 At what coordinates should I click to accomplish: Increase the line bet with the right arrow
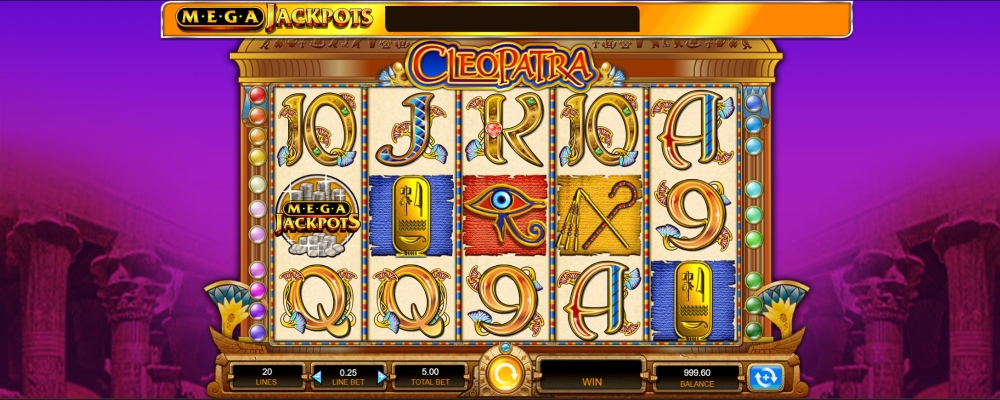pos(381,377)
